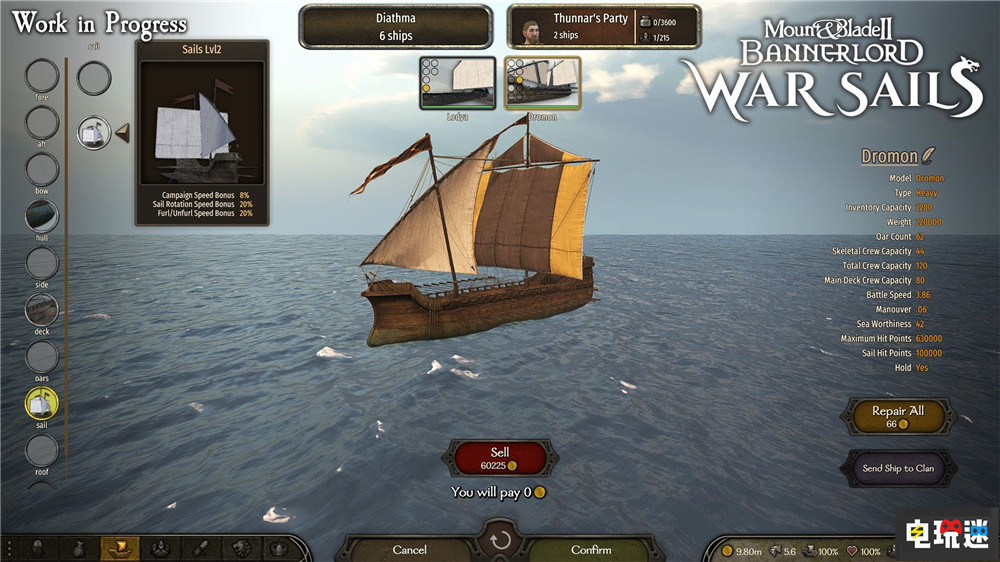This screenshot has height=562, width=1000.
Task: Click the reset circular arrow button
Action: (x=500, y=541)
